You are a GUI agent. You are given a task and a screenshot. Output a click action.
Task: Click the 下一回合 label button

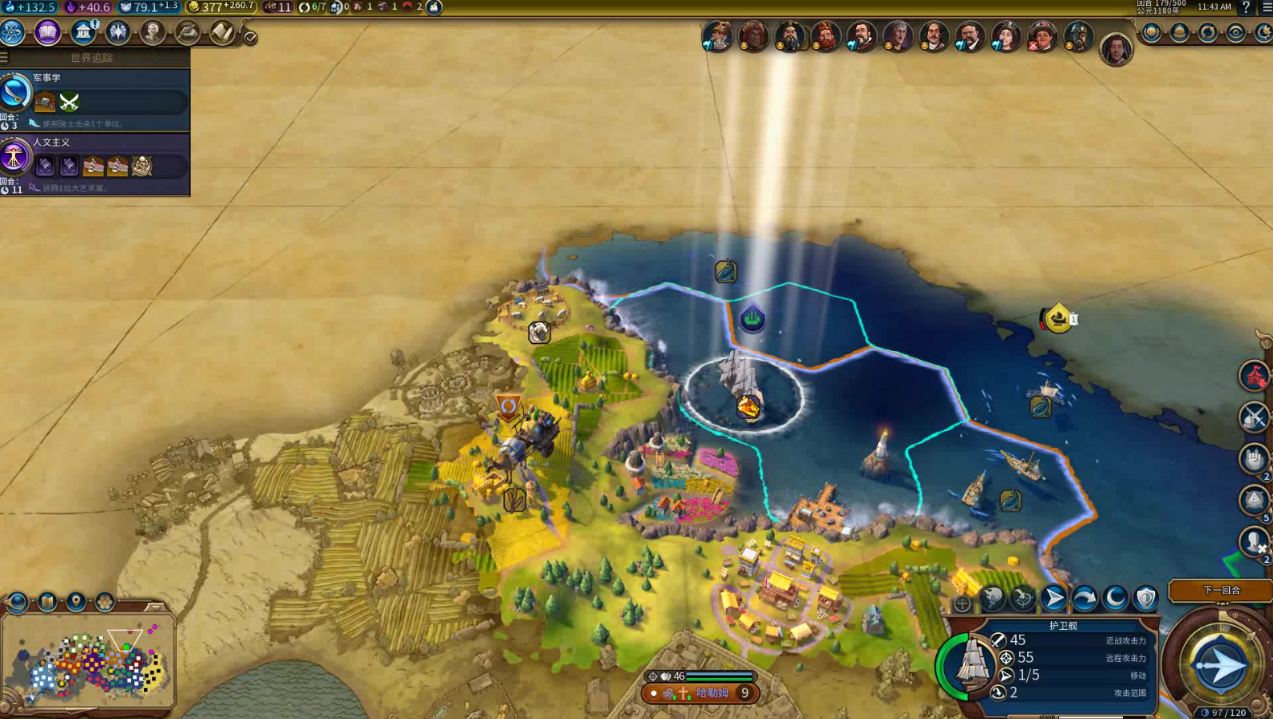coord(1220,590)
